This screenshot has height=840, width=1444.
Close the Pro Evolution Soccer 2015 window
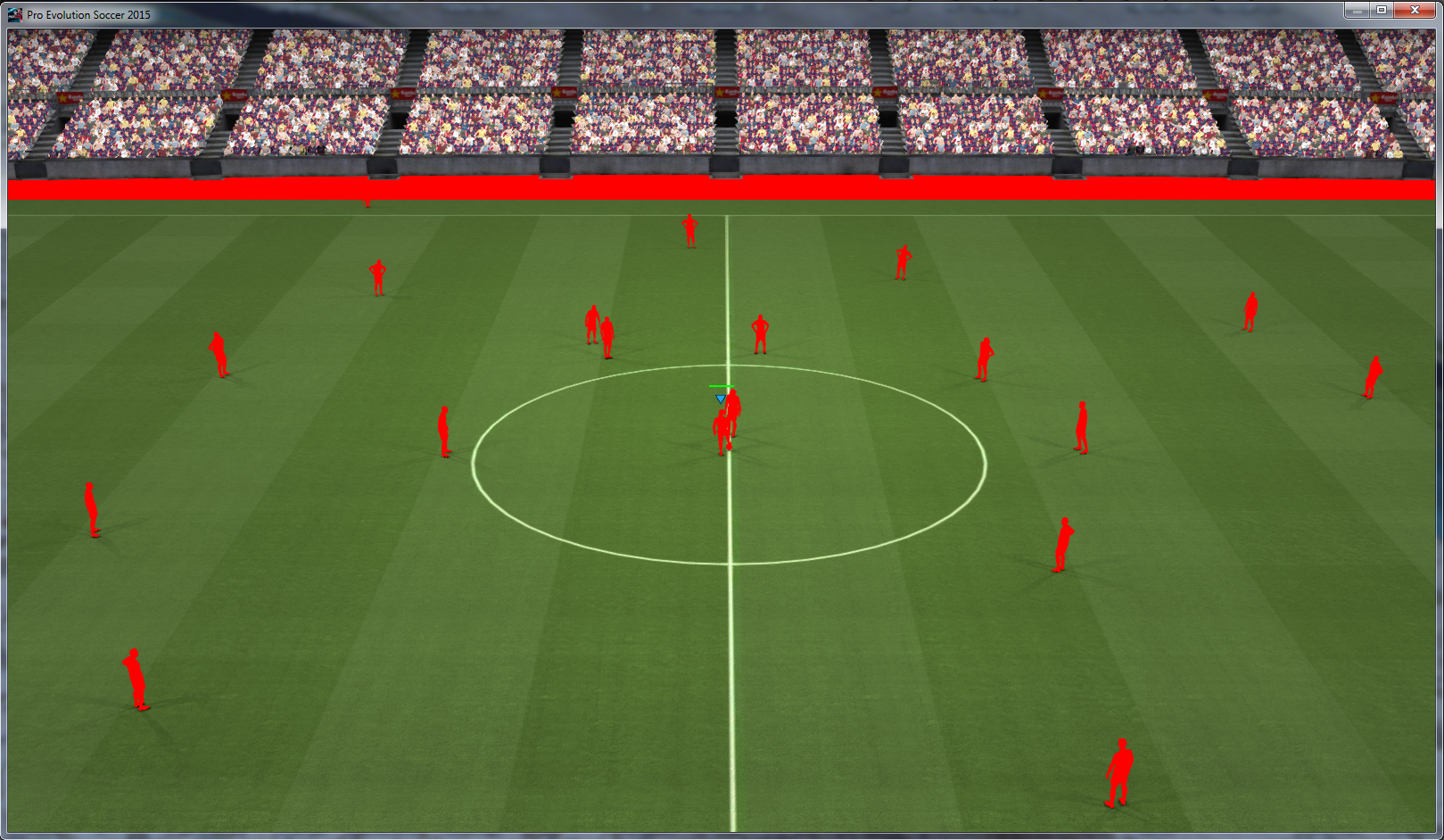[x=1414, y=11]
